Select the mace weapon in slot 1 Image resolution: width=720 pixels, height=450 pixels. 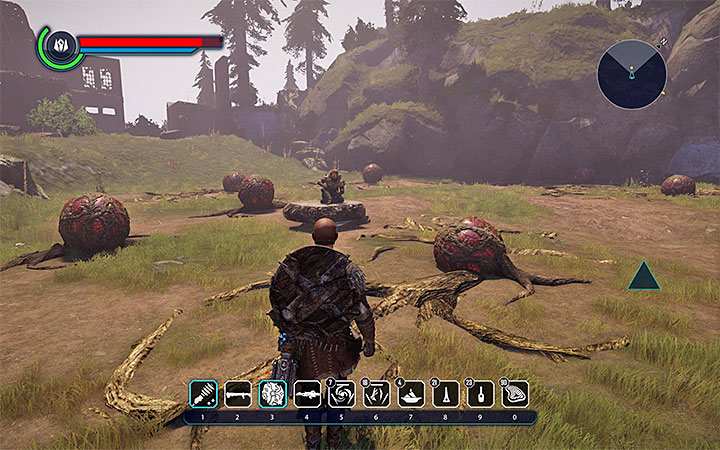pos(203,394)
